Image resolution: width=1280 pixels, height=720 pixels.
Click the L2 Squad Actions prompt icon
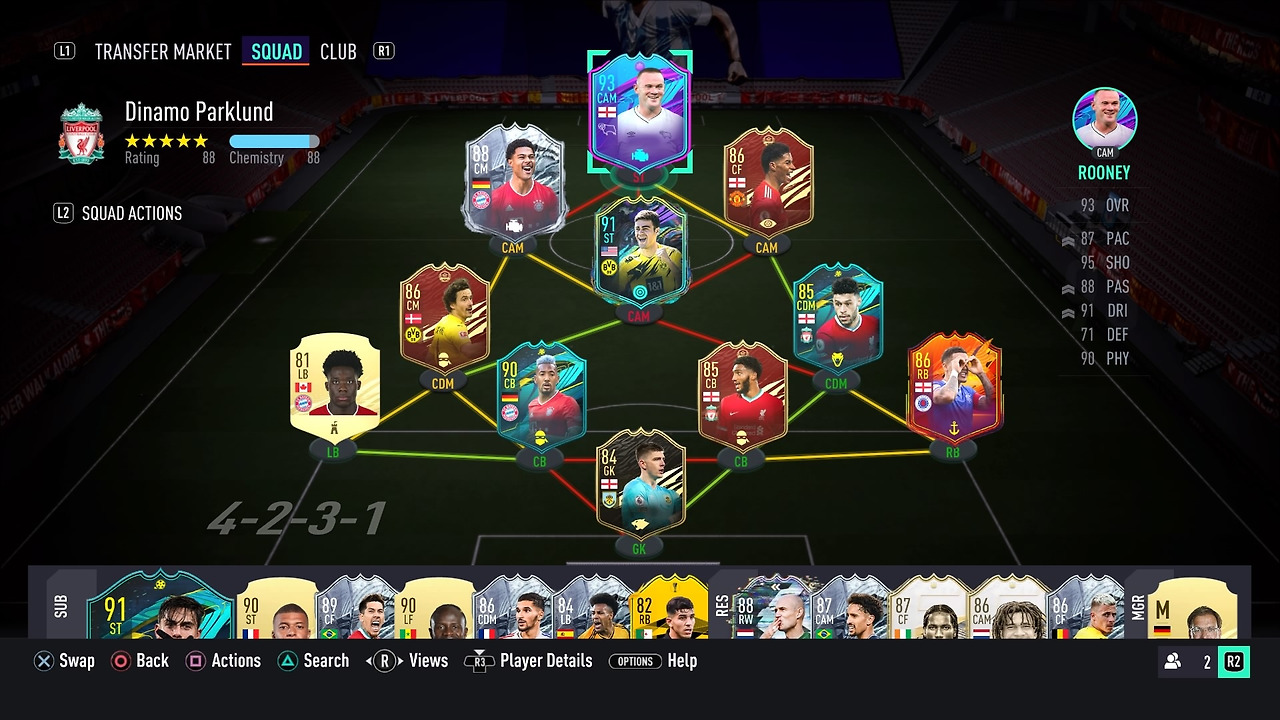tap(64, 213)
